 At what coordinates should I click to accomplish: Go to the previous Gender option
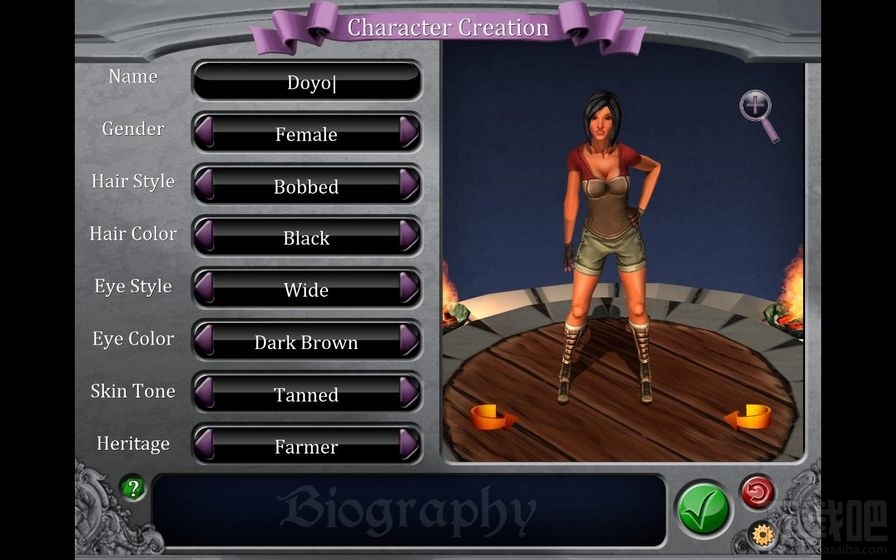click(x=204, y=132)
